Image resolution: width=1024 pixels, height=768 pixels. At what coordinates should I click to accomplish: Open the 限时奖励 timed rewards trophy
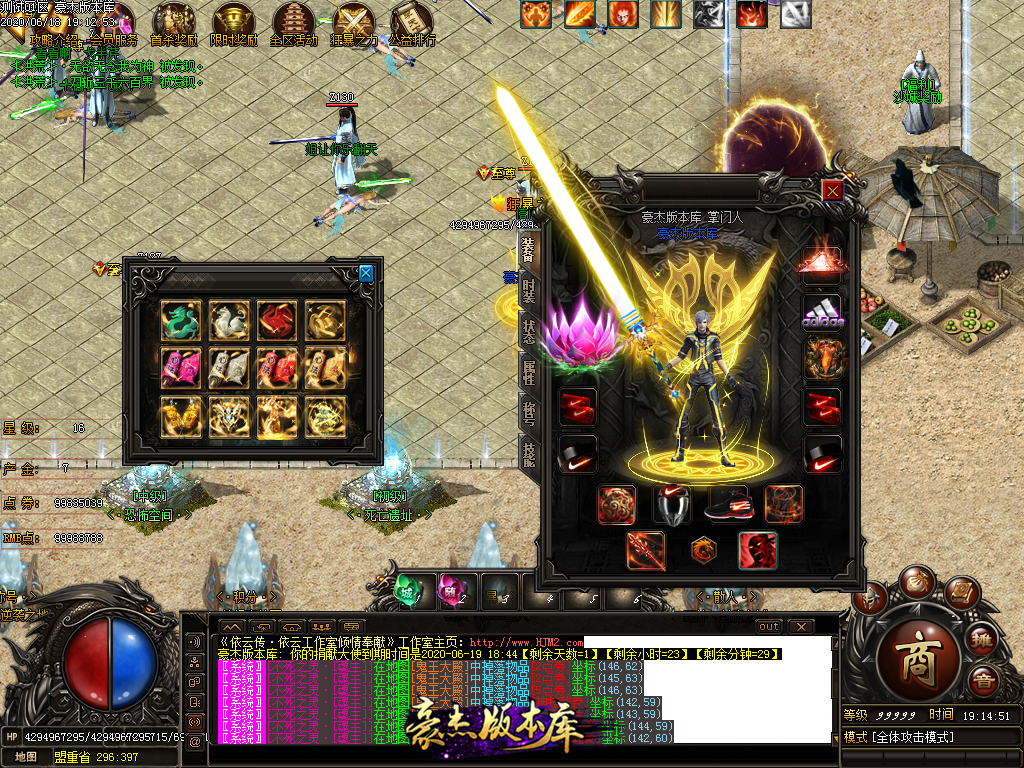pos(234,22)
